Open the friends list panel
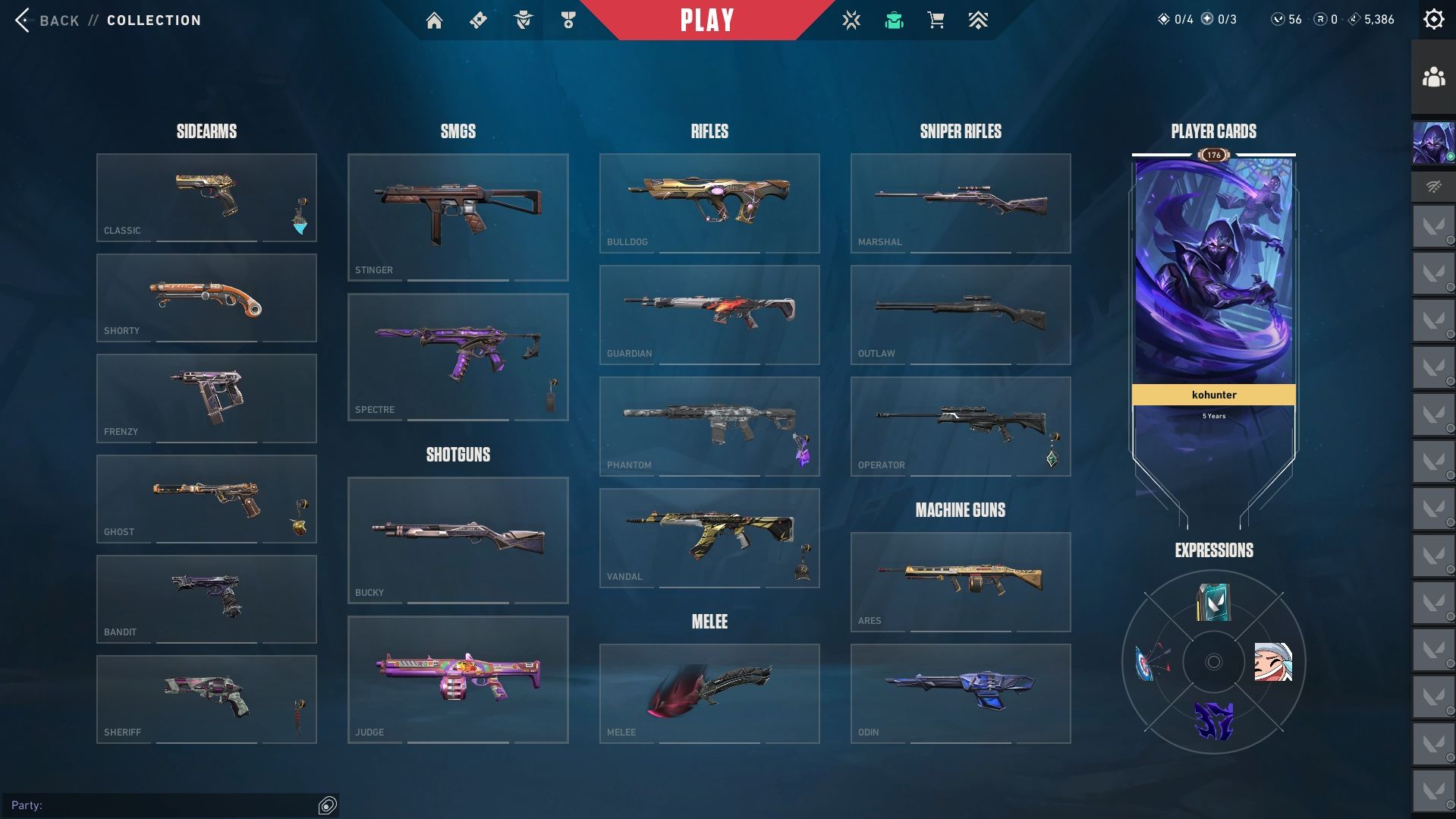The width and height of the screenshot is (1456, 819). tap(1433, 77)
